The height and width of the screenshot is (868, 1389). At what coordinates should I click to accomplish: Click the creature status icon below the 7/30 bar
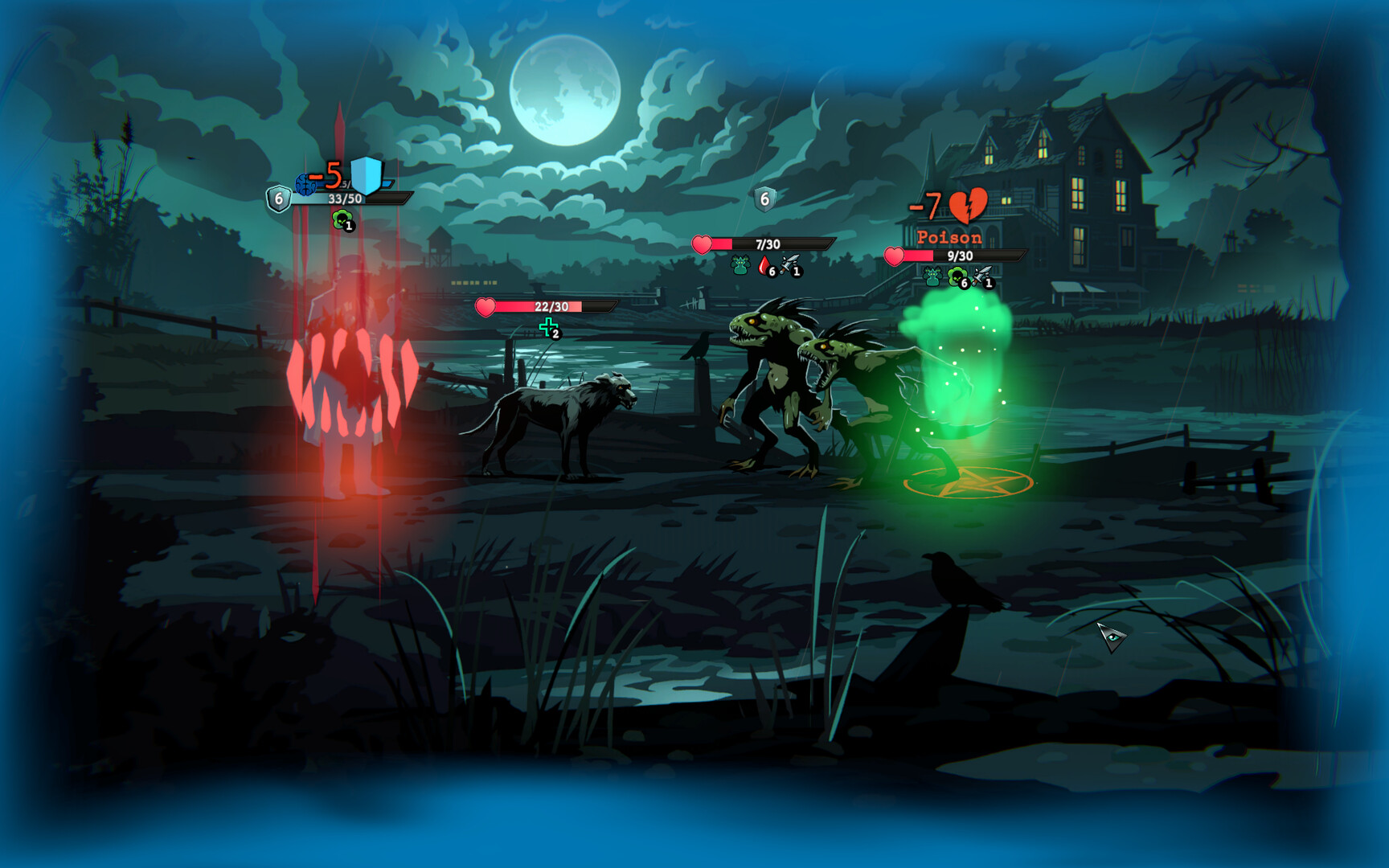pos(740,265)
